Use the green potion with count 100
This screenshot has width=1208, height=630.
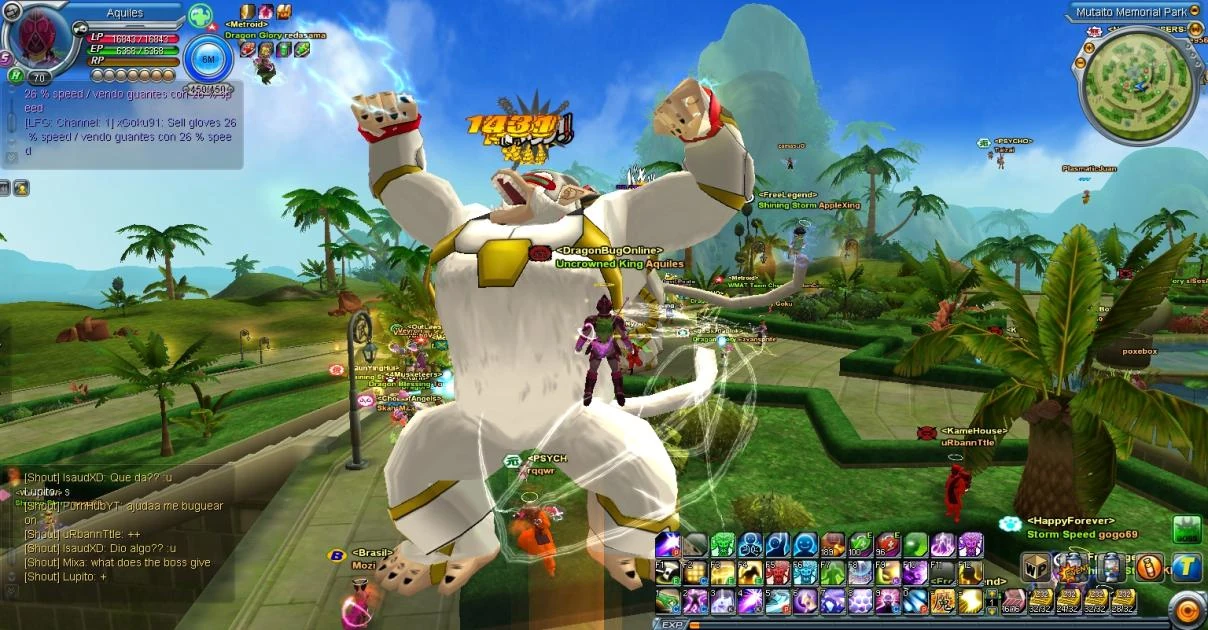[x=860, y=545]
